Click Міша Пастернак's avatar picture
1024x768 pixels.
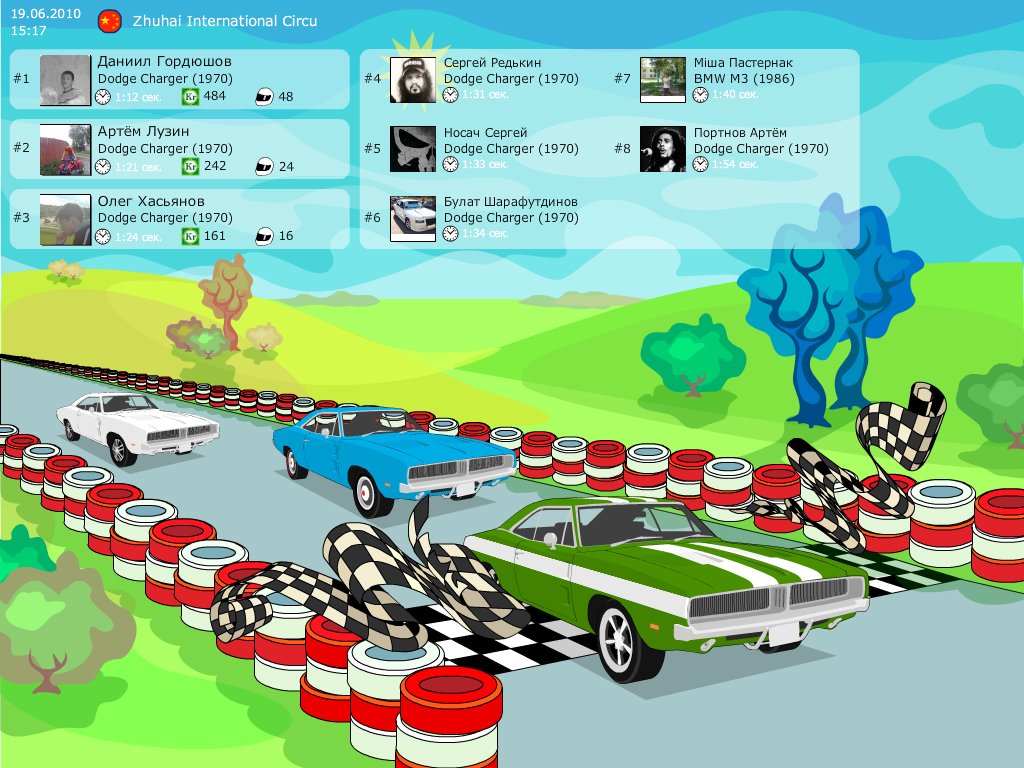662,80
